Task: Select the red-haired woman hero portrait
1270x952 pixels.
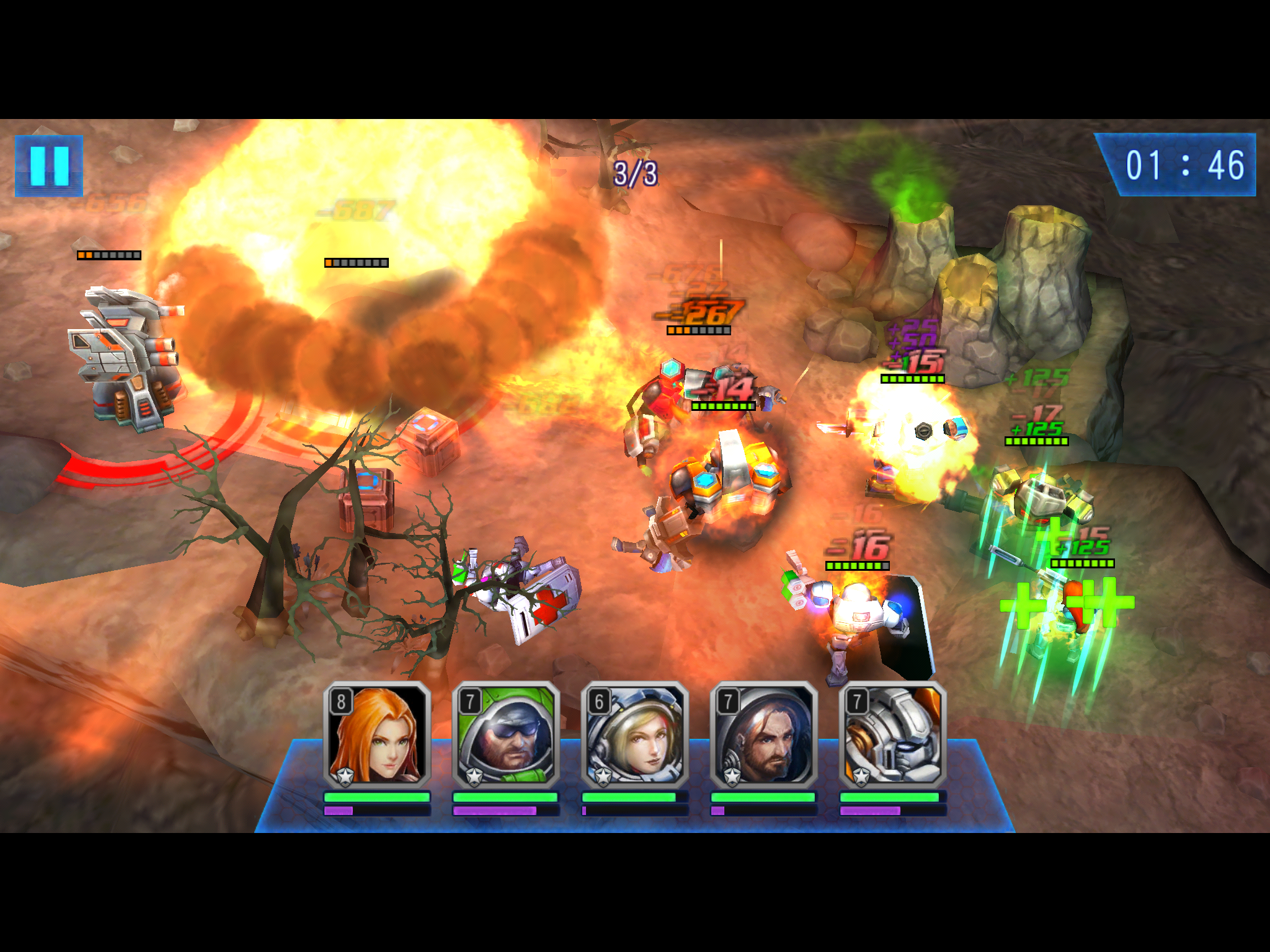Action: tap(377, 736)
